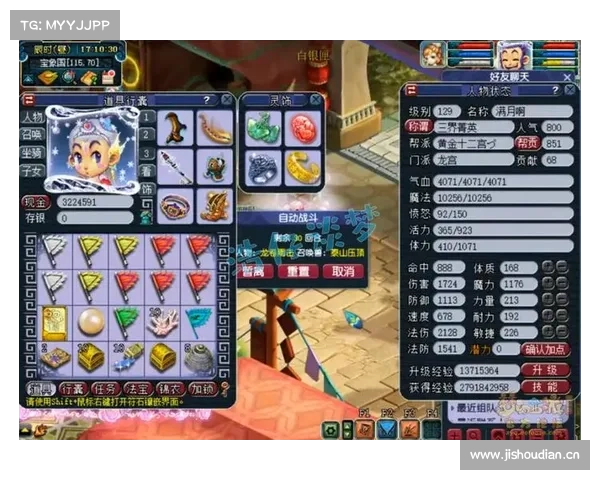Close the 灵饰 accessory panel
This screenshot has height=480, width=600.
[317, 100]
